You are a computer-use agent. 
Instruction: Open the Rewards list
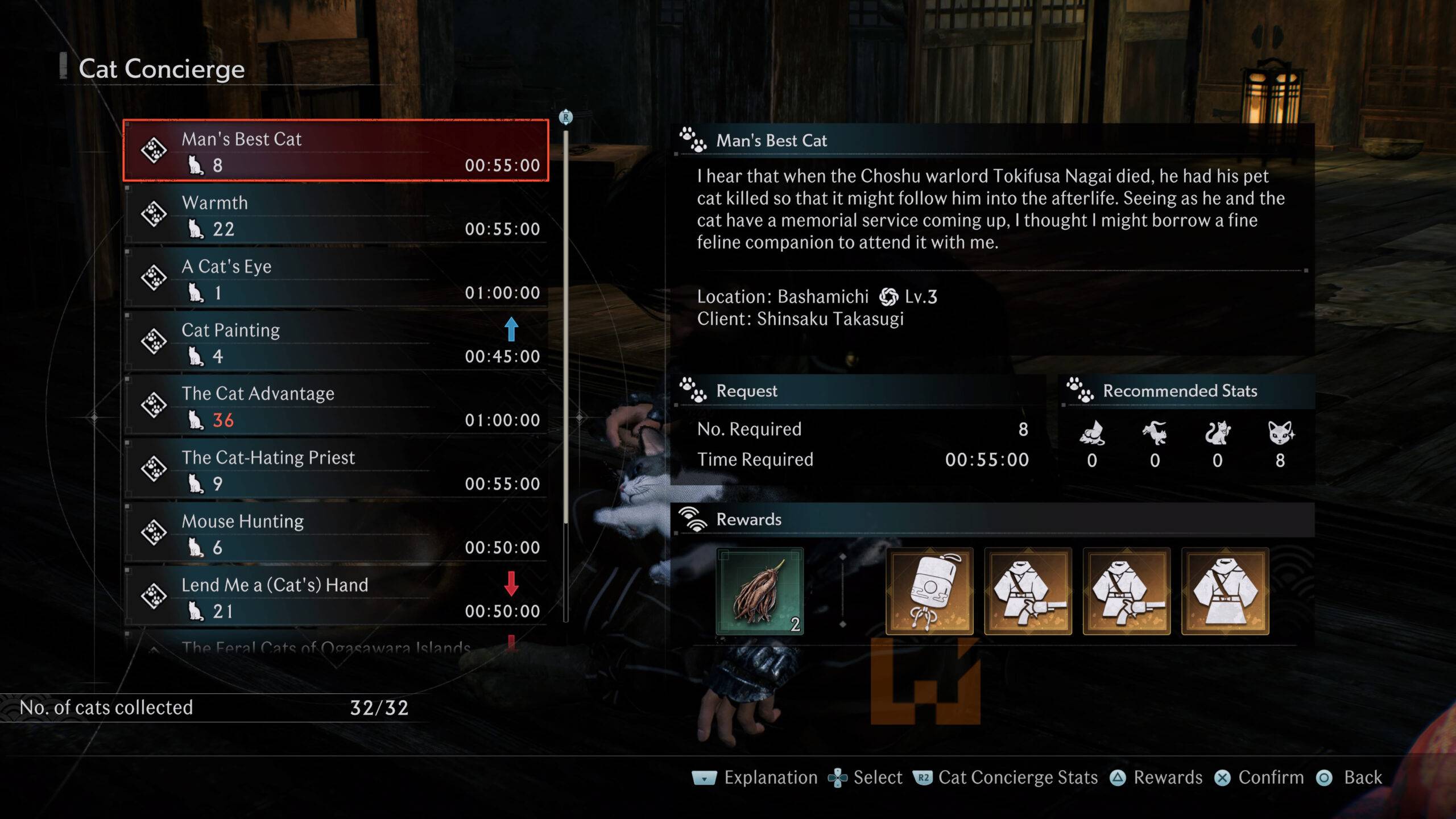click(1157, 777)
